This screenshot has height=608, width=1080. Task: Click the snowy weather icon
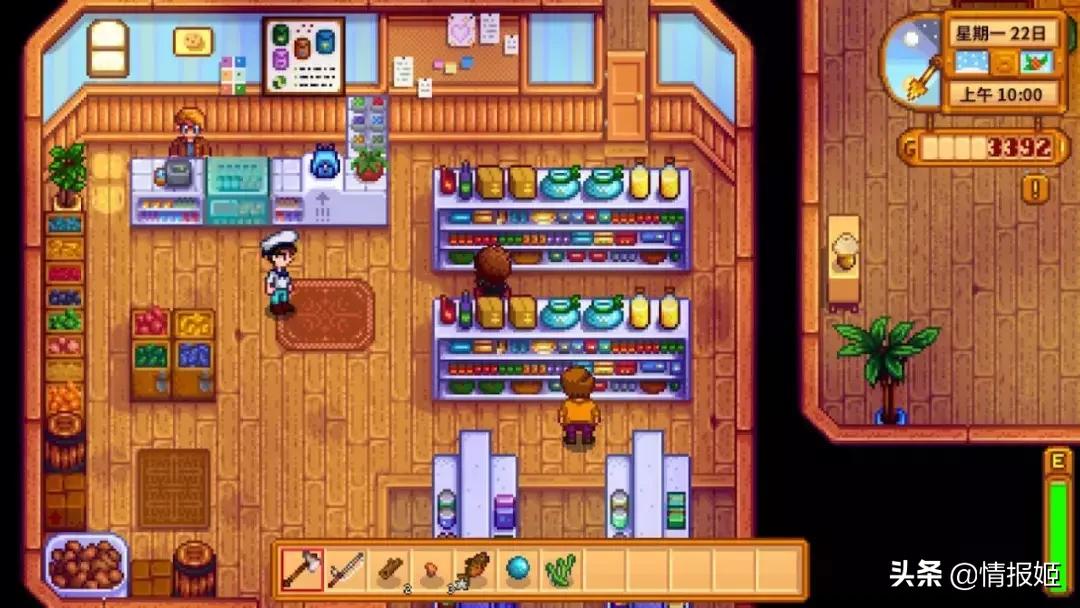click(x=972, y=62)
